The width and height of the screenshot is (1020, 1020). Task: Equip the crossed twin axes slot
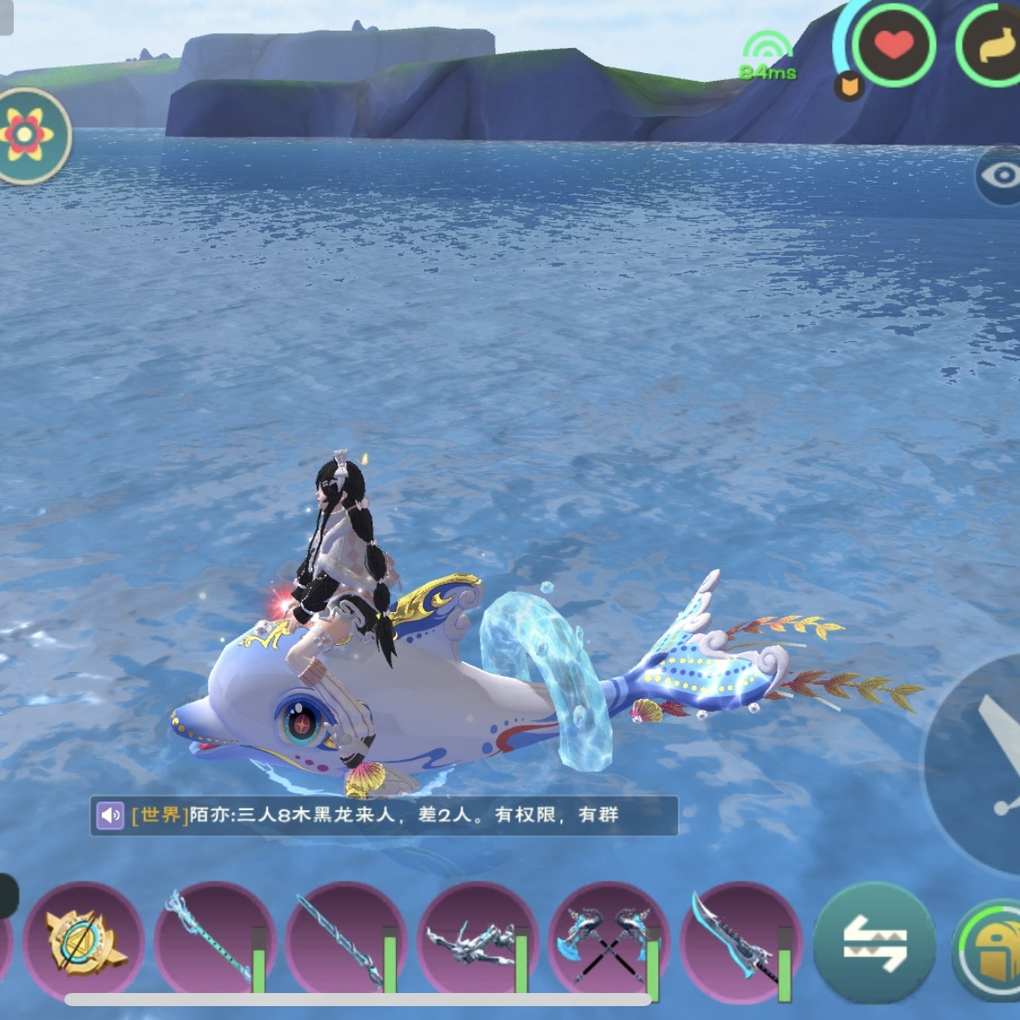[607, 941]
